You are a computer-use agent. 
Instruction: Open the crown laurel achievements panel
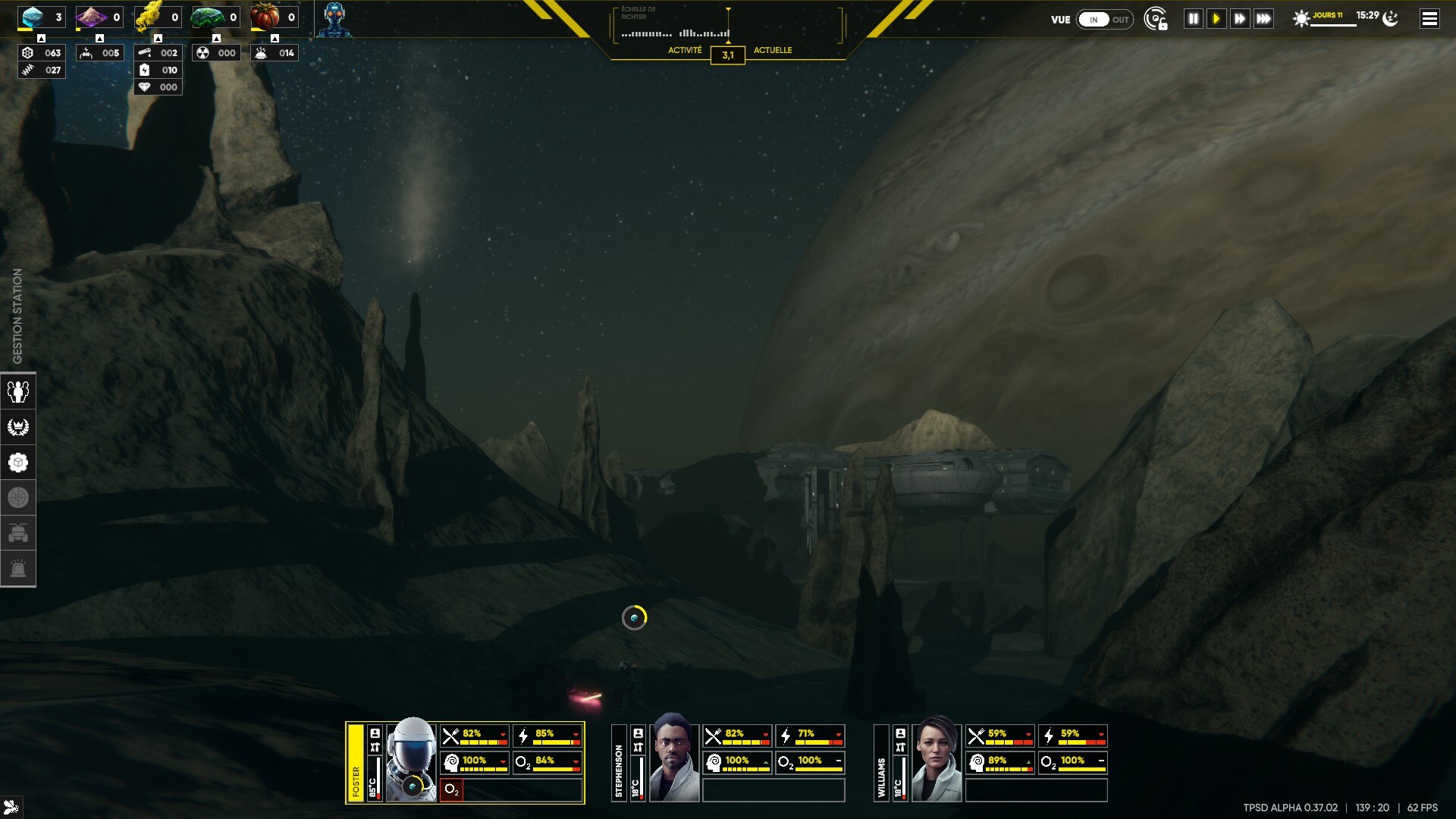click(x=18, y=427)
